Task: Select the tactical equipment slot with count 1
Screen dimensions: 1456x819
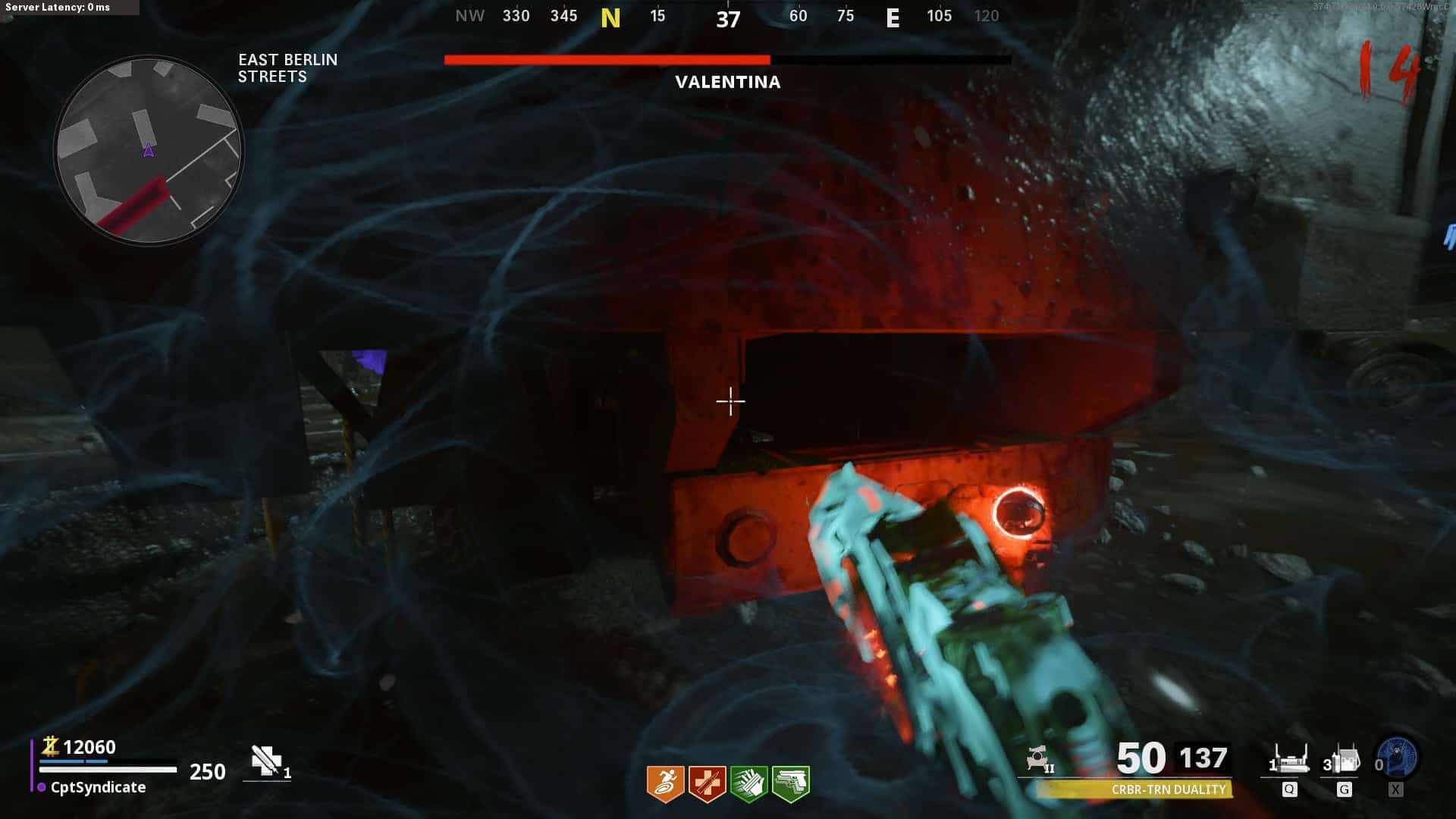Action: [1289, 759]
